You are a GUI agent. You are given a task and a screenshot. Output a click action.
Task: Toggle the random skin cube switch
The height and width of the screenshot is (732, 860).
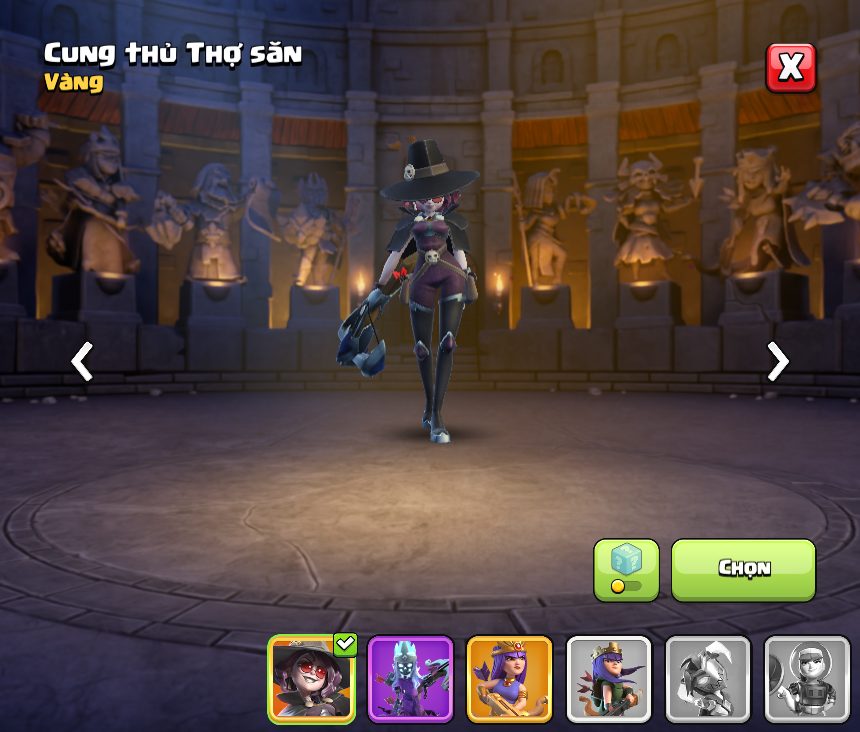click(x=626, y=570)
